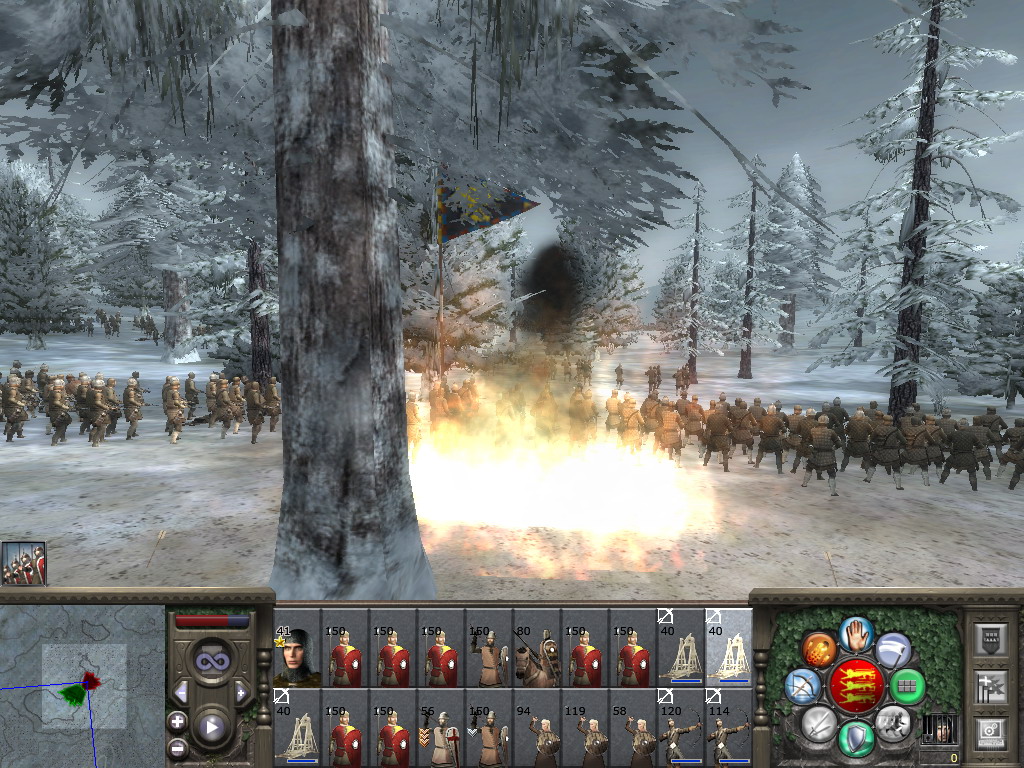The image size is (1024, 768).
Task: Select the crusader unit with 56 men
Action: click(440, 728)
